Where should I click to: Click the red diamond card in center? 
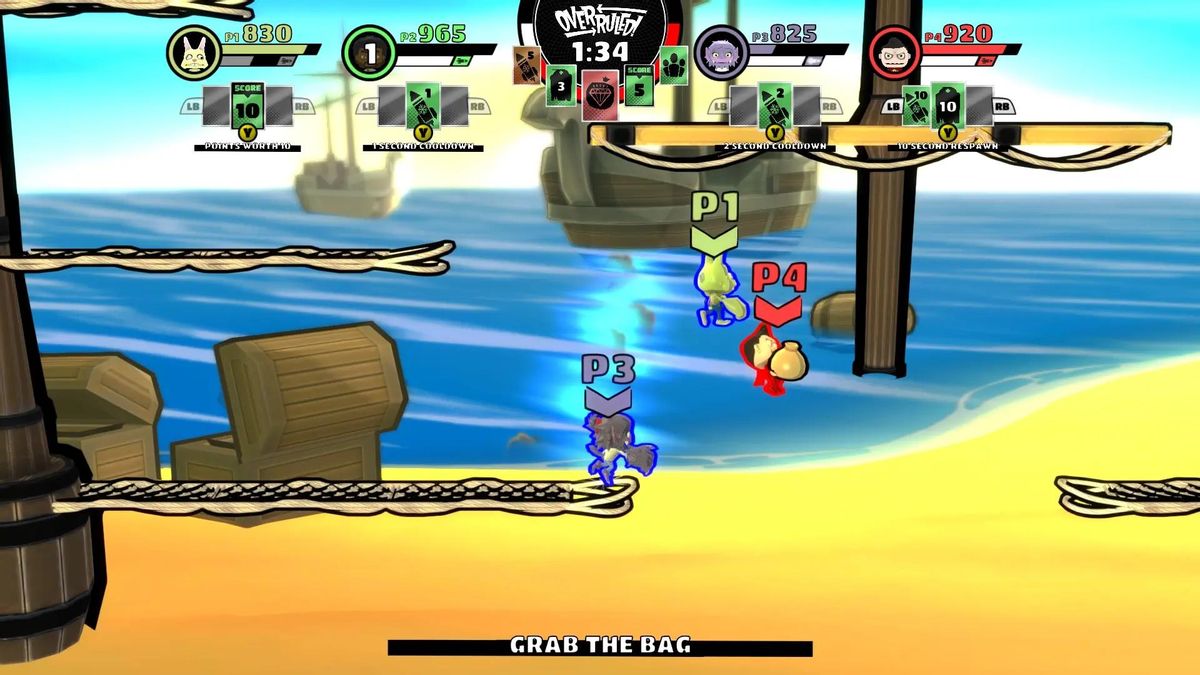tap(598, 96)
